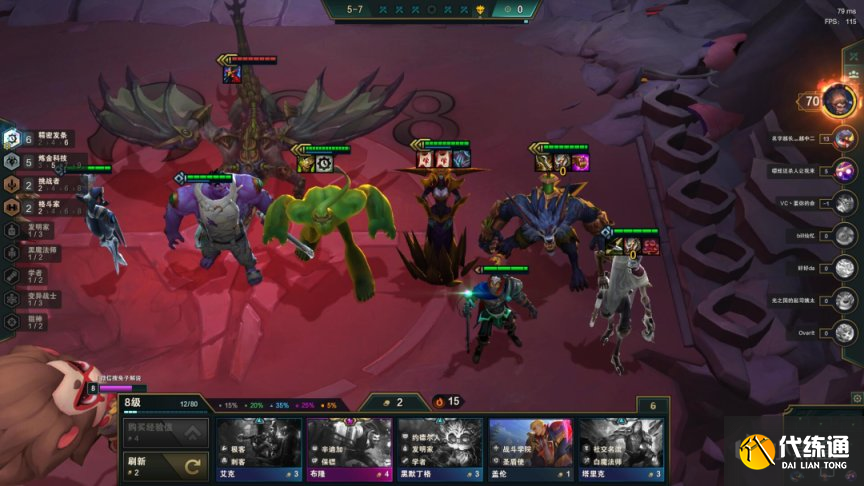Click the buy experience (购买经验值) button

(x=165, y=432)
